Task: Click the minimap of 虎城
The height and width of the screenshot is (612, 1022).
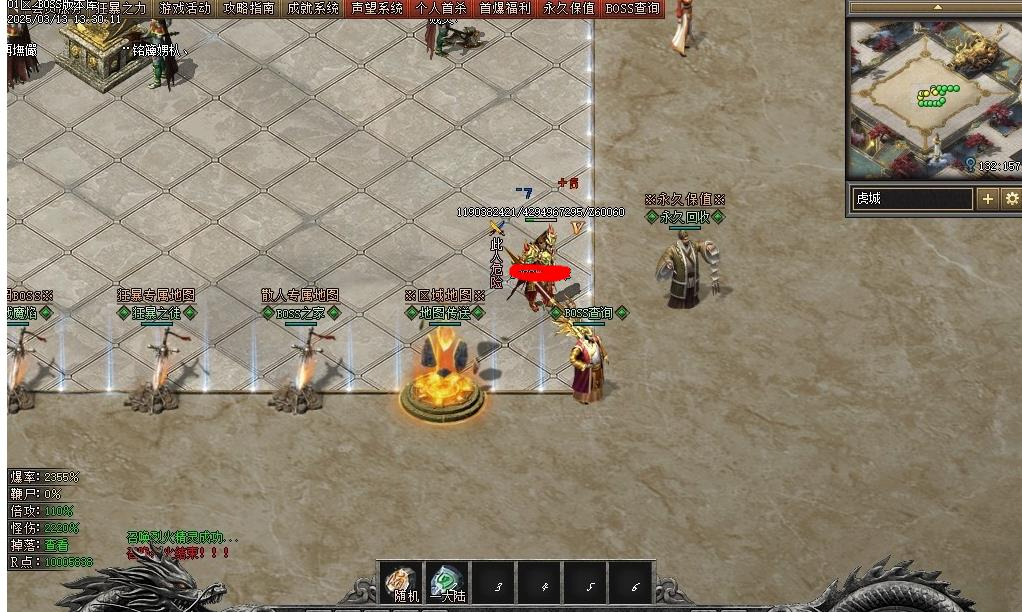Action: [x=934, y=97]
